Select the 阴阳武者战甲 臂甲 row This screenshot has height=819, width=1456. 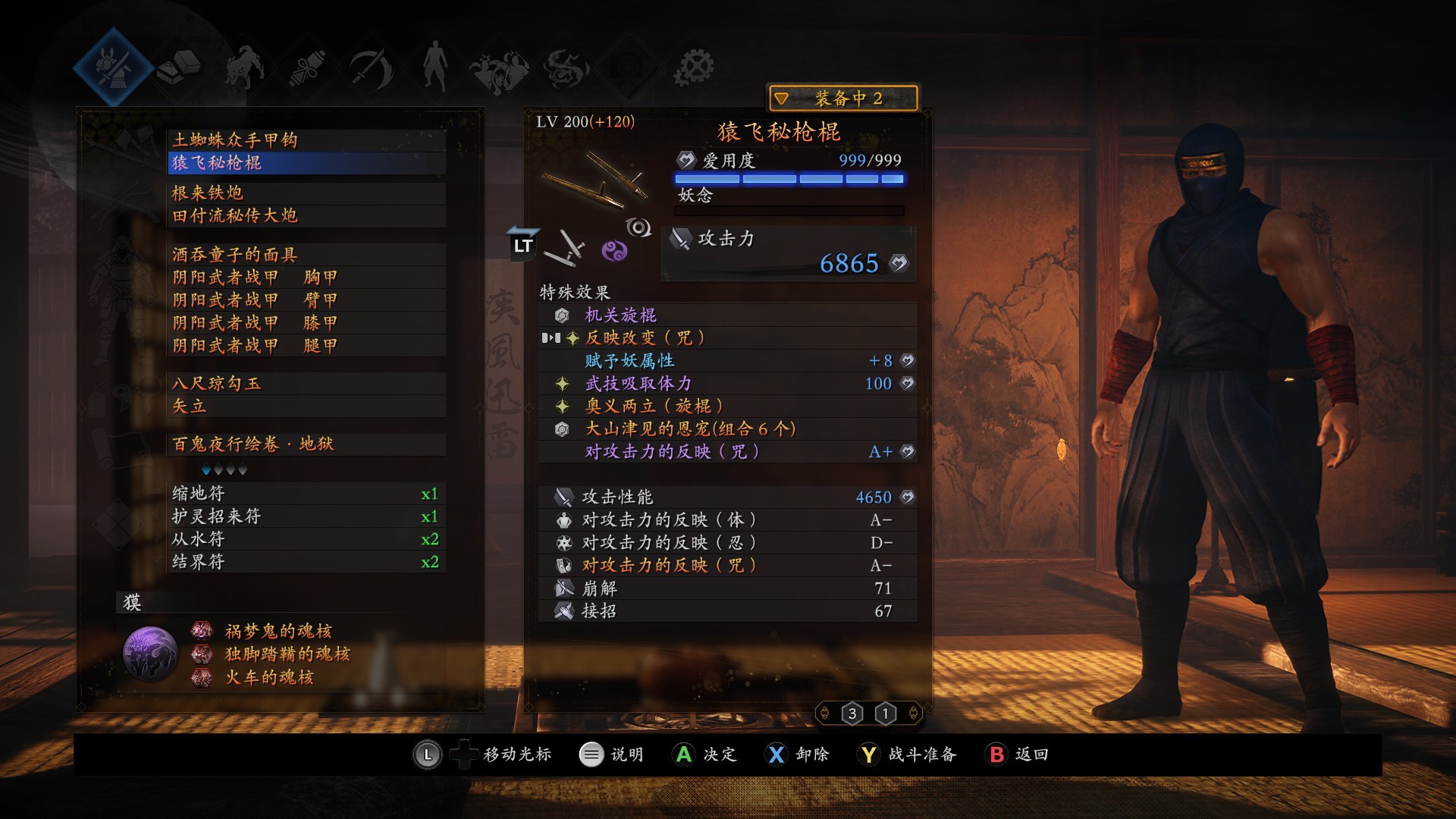(x=255, y=300)
